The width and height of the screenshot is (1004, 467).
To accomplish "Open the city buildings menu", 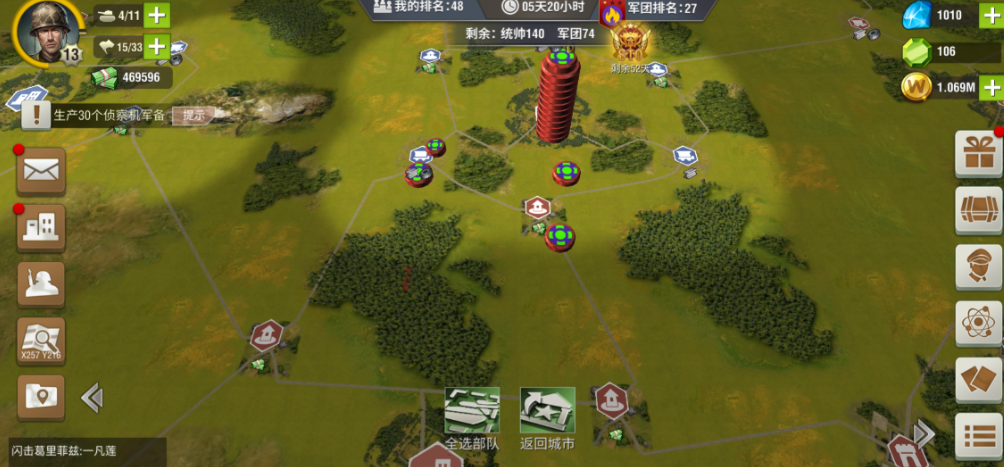I will click(x=41, y=227).
